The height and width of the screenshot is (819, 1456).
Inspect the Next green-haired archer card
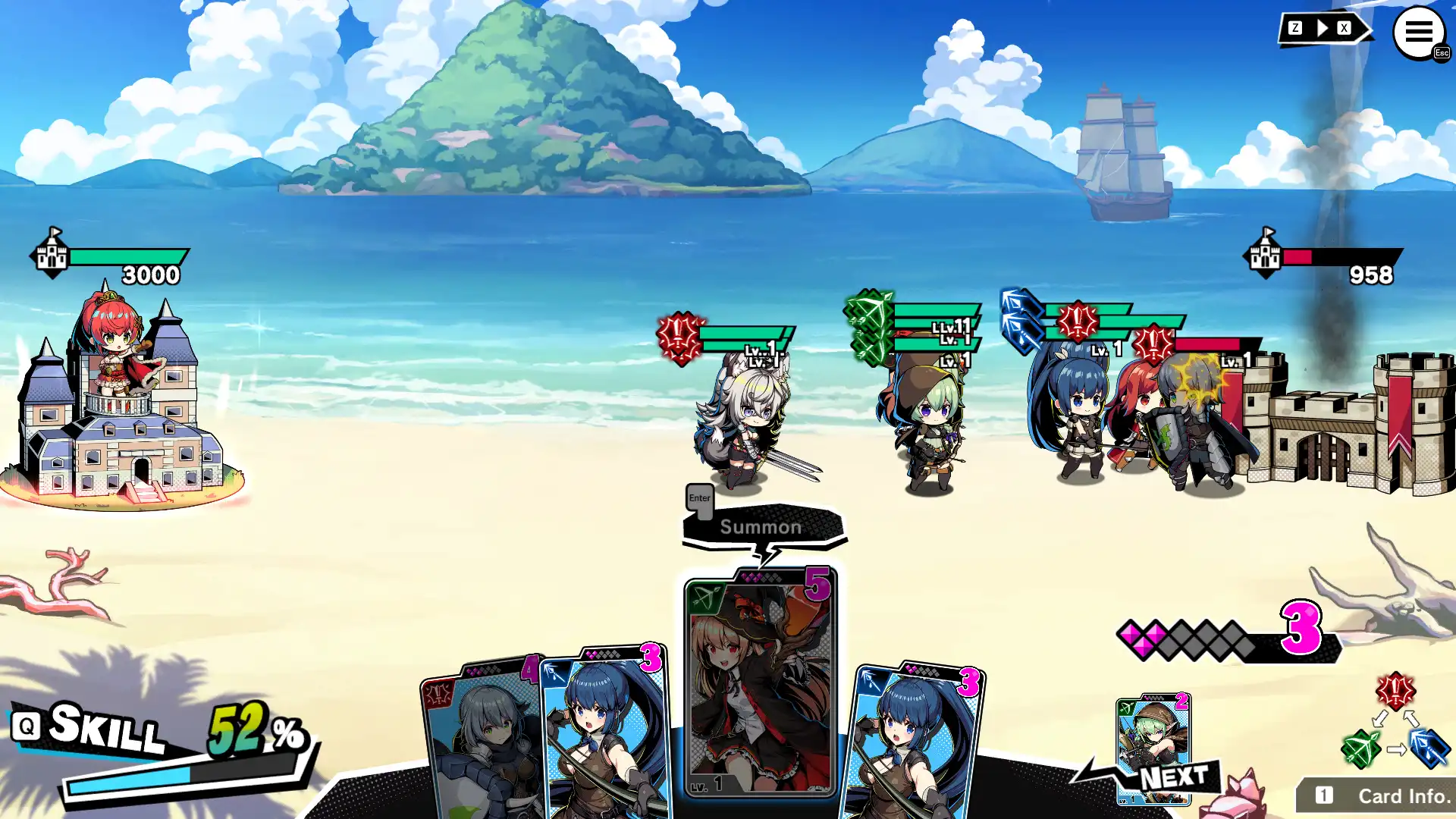[1153, 743]
